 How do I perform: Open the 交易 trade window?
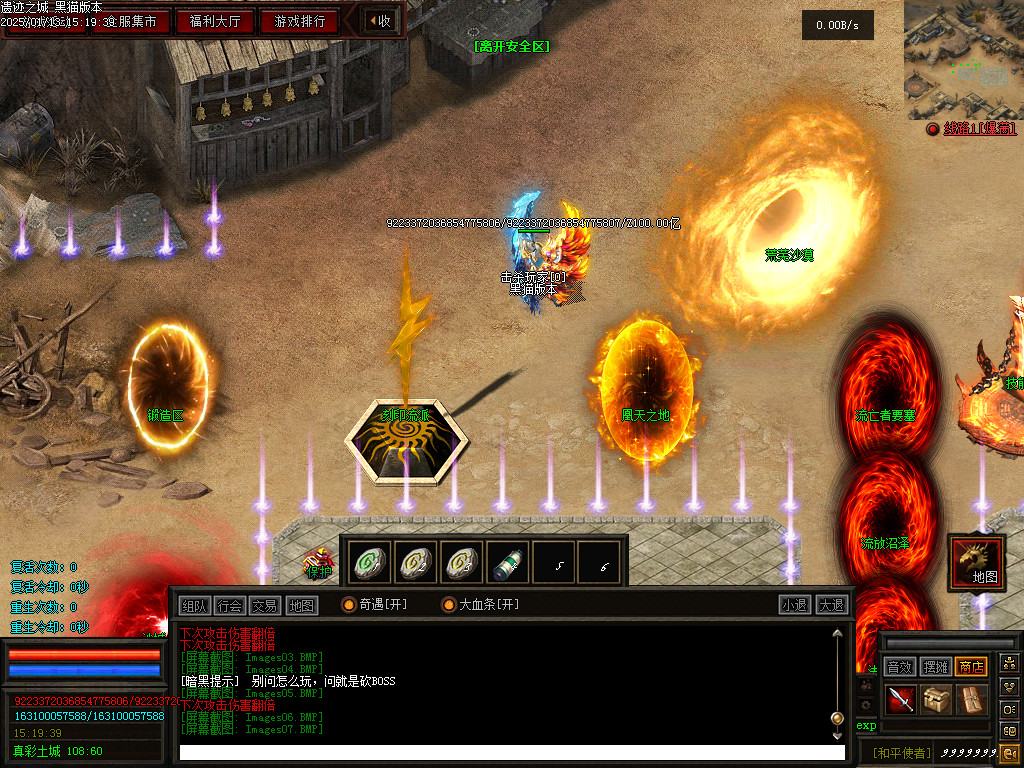265,605
